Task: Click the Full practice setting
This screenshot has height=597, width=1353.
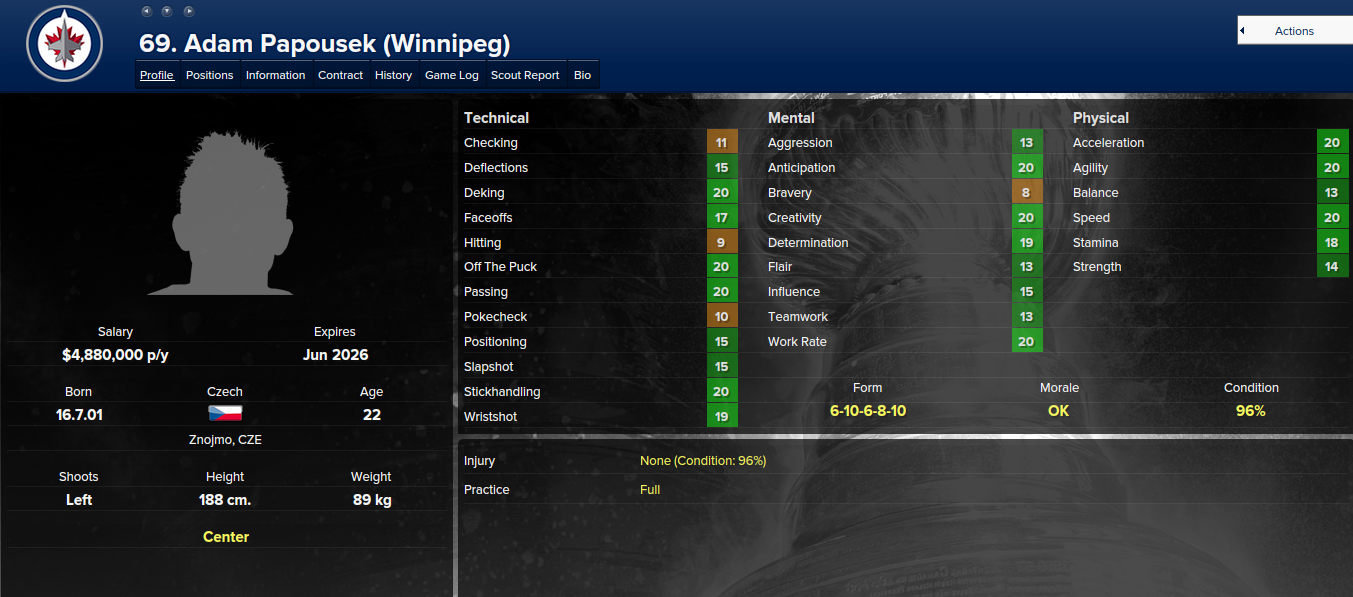Action: [x=650, y=490]
